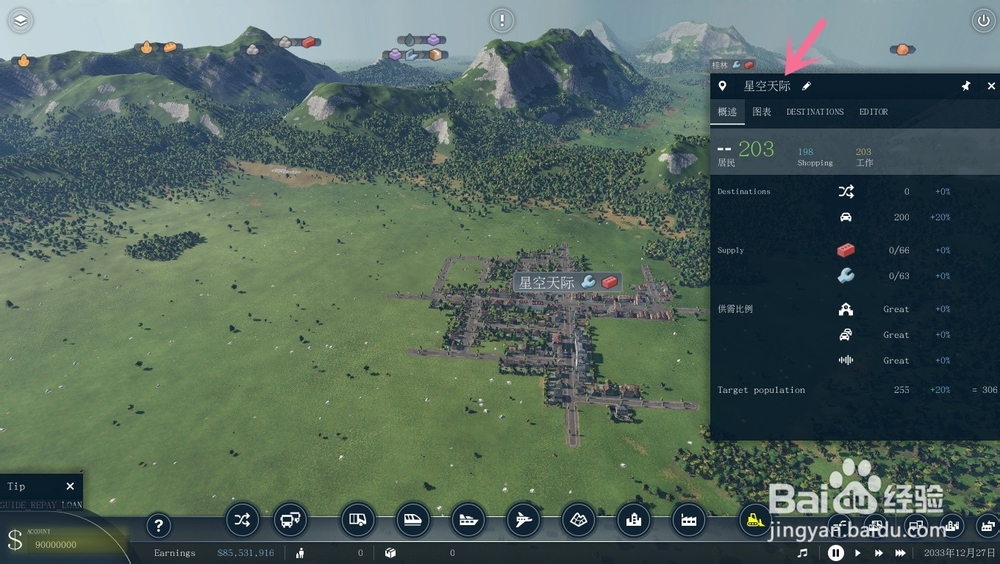
Task: Select the EDITOR tab
Action: (x=873, y=112)
